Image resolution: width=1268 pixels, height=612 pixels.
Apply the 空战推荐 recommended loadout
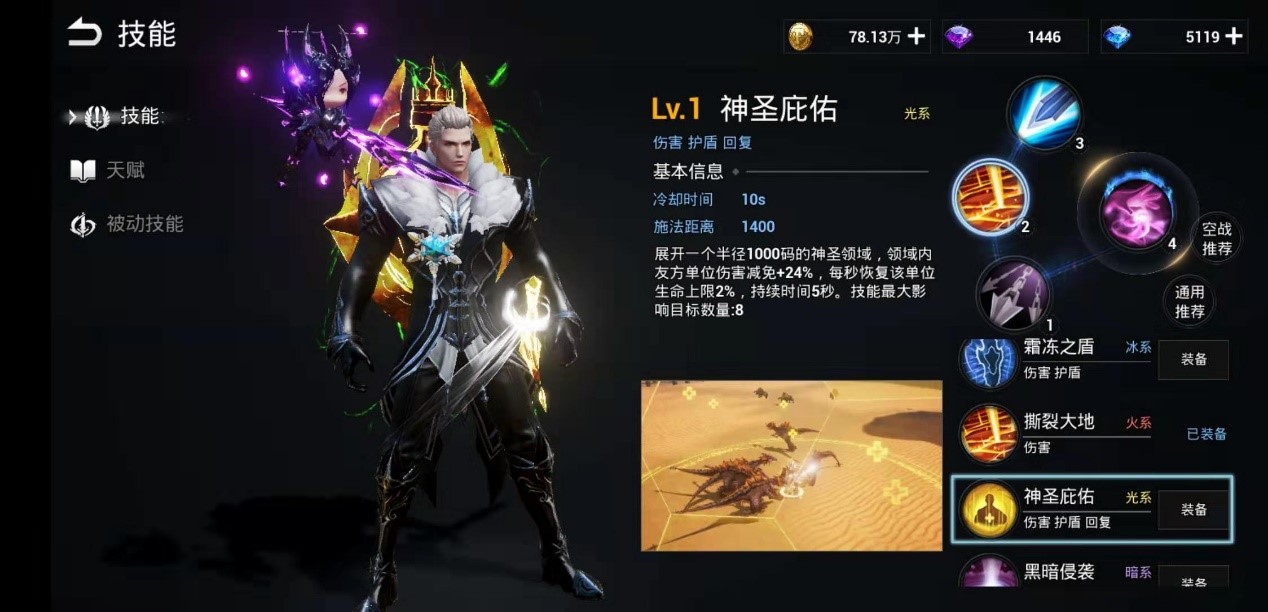click(1216, 238)
